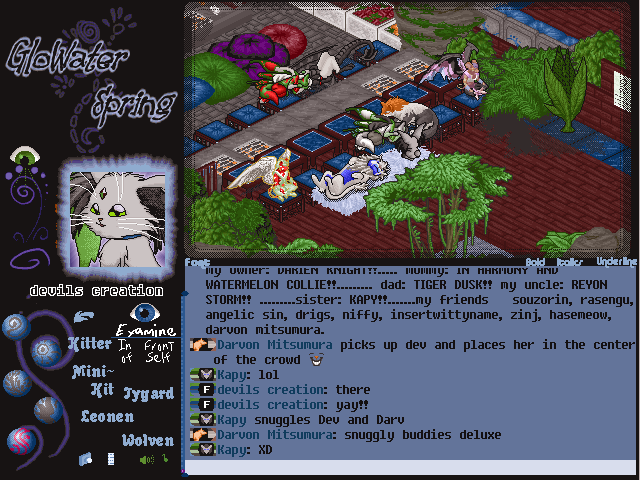Activate the blue eye Examine button

pos(146,313)
